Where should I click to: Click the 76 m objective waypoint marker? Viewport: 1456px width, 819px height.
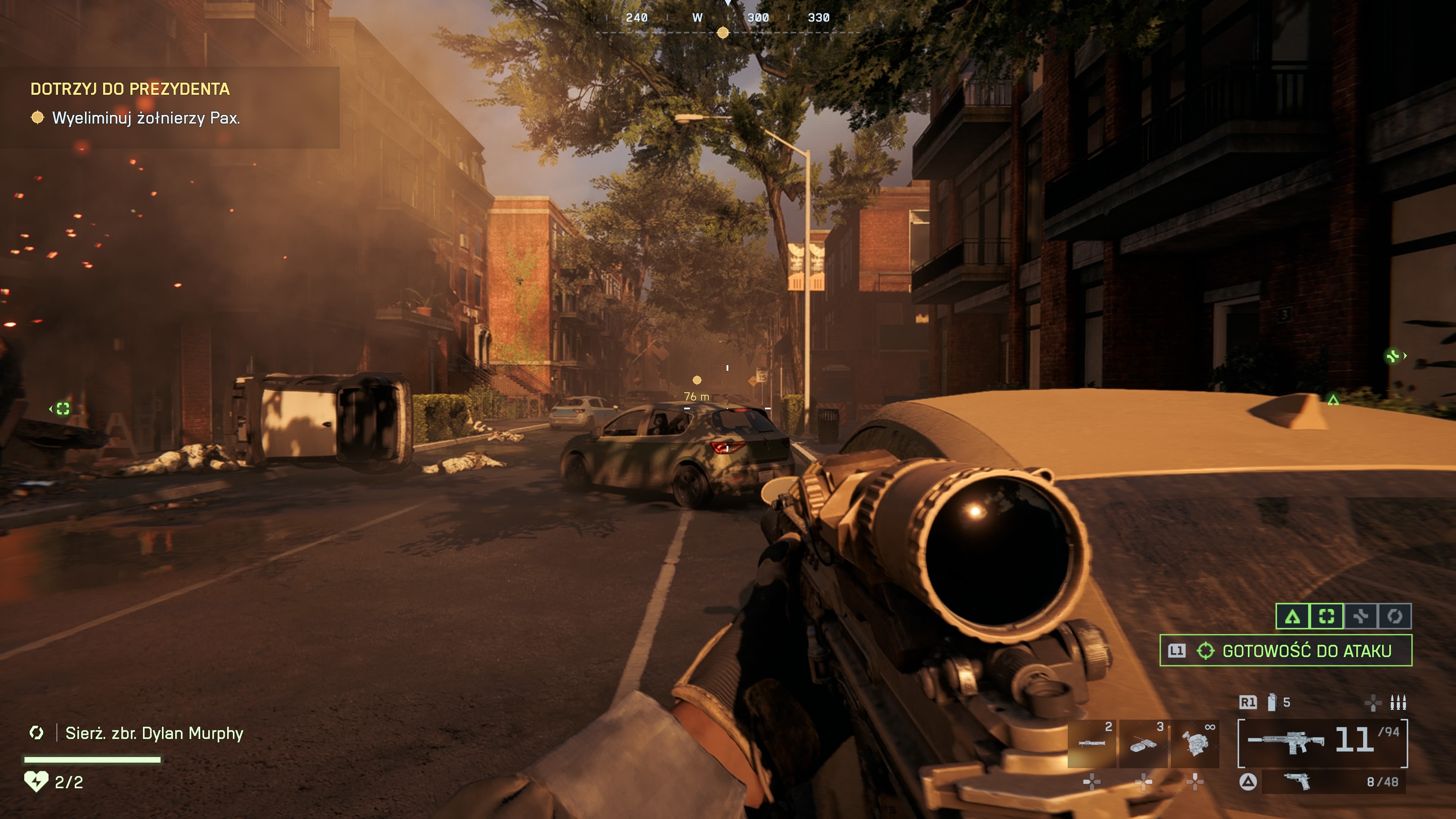pos(697,380)
